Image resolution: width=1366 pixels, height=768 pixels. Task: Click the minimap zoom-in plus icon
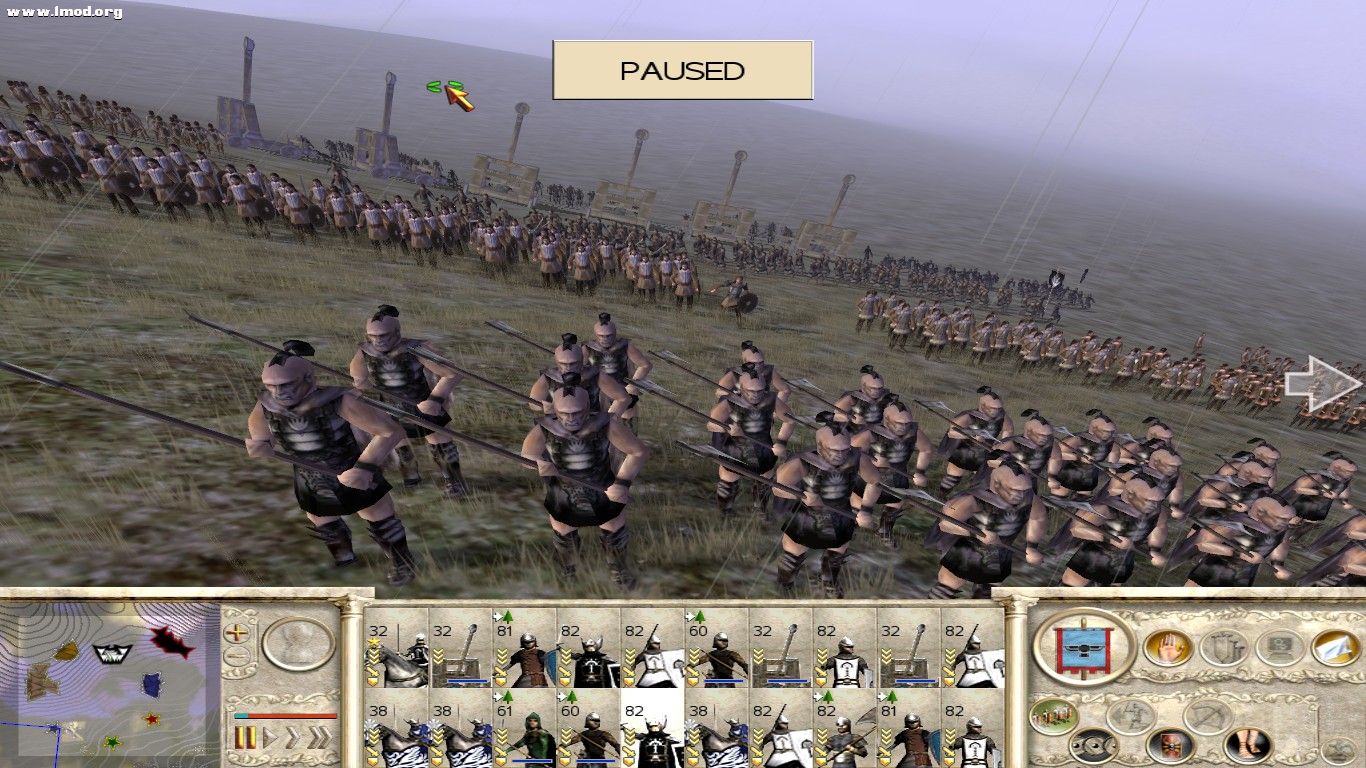click(235, 634)
